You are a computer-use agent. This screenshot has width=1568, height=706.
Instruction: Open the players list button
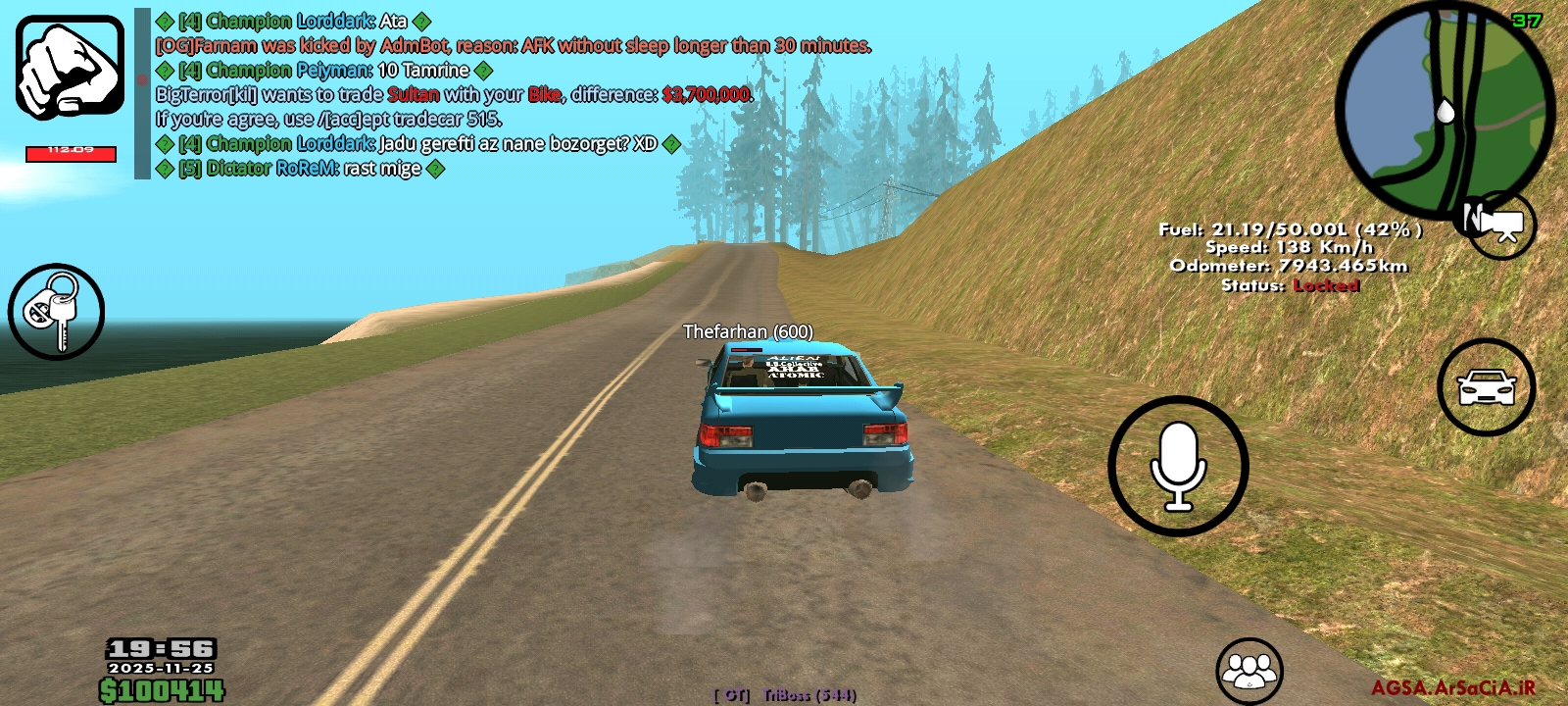1249,671
